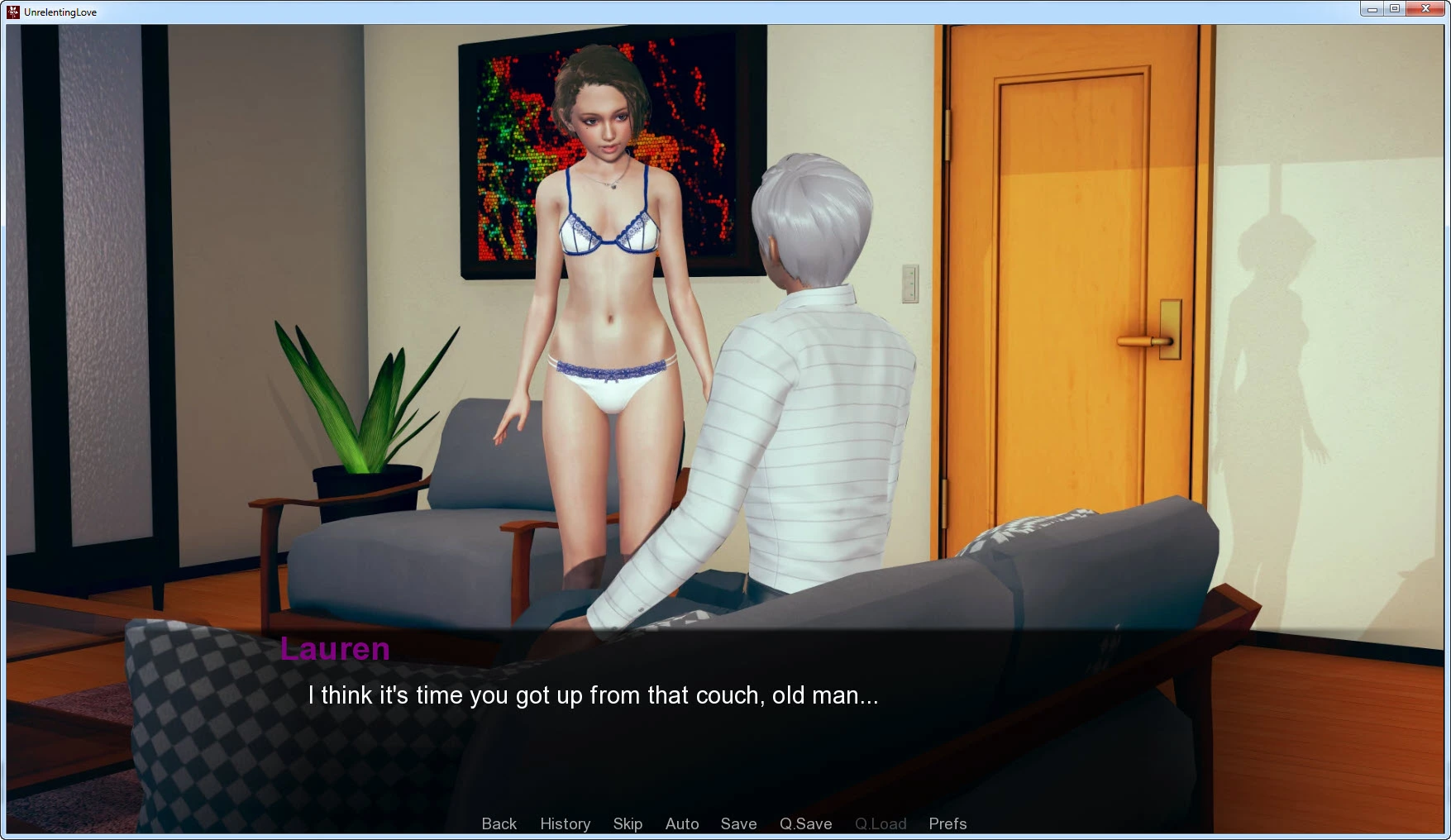Toggle Auto-advance mode
The height and width of the screenshot is (840, 1451).
tap(682, 823)
